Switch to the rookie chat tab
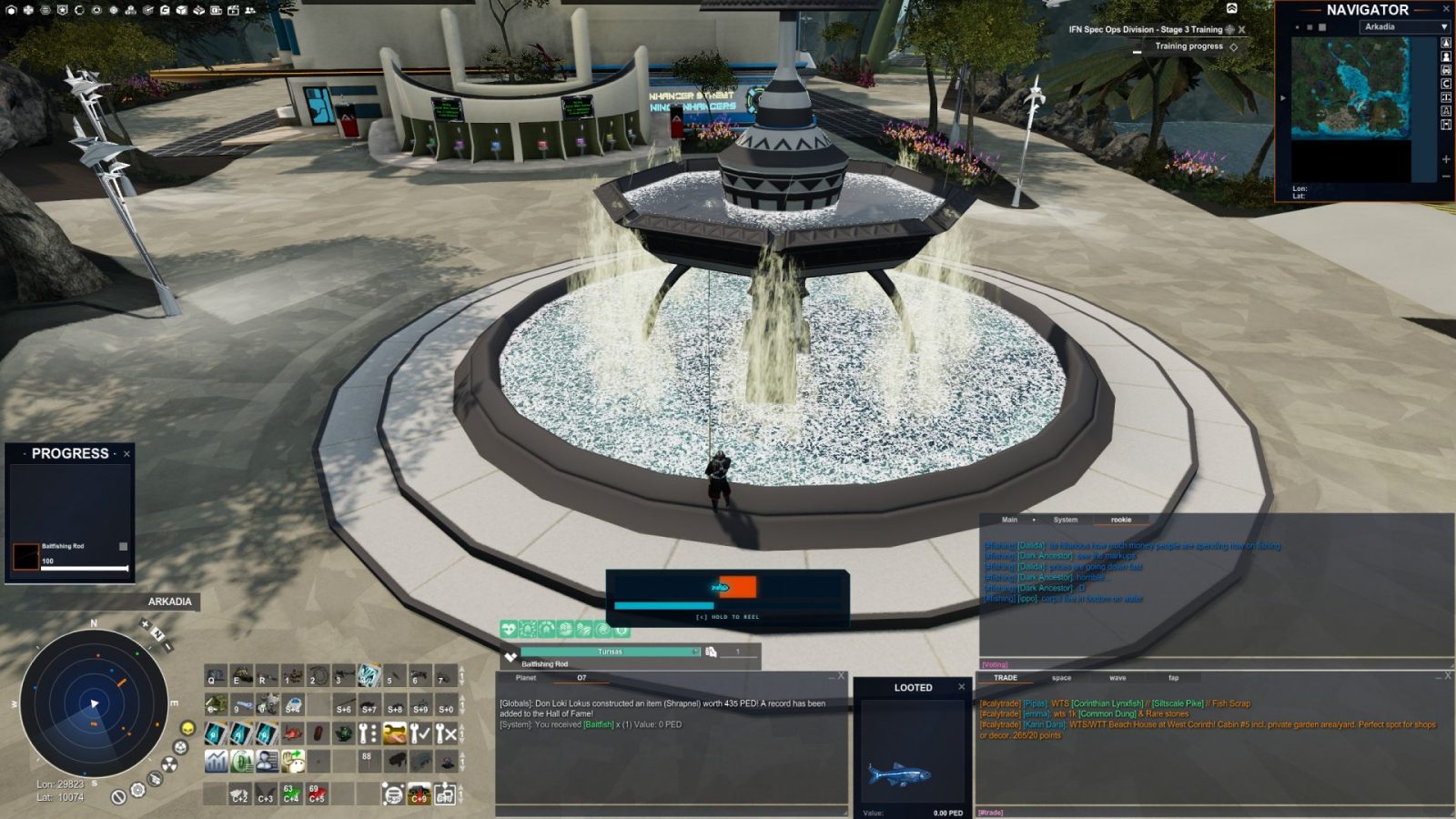1456x819 pixels. pyautogui.click(x=1121, y=520)
